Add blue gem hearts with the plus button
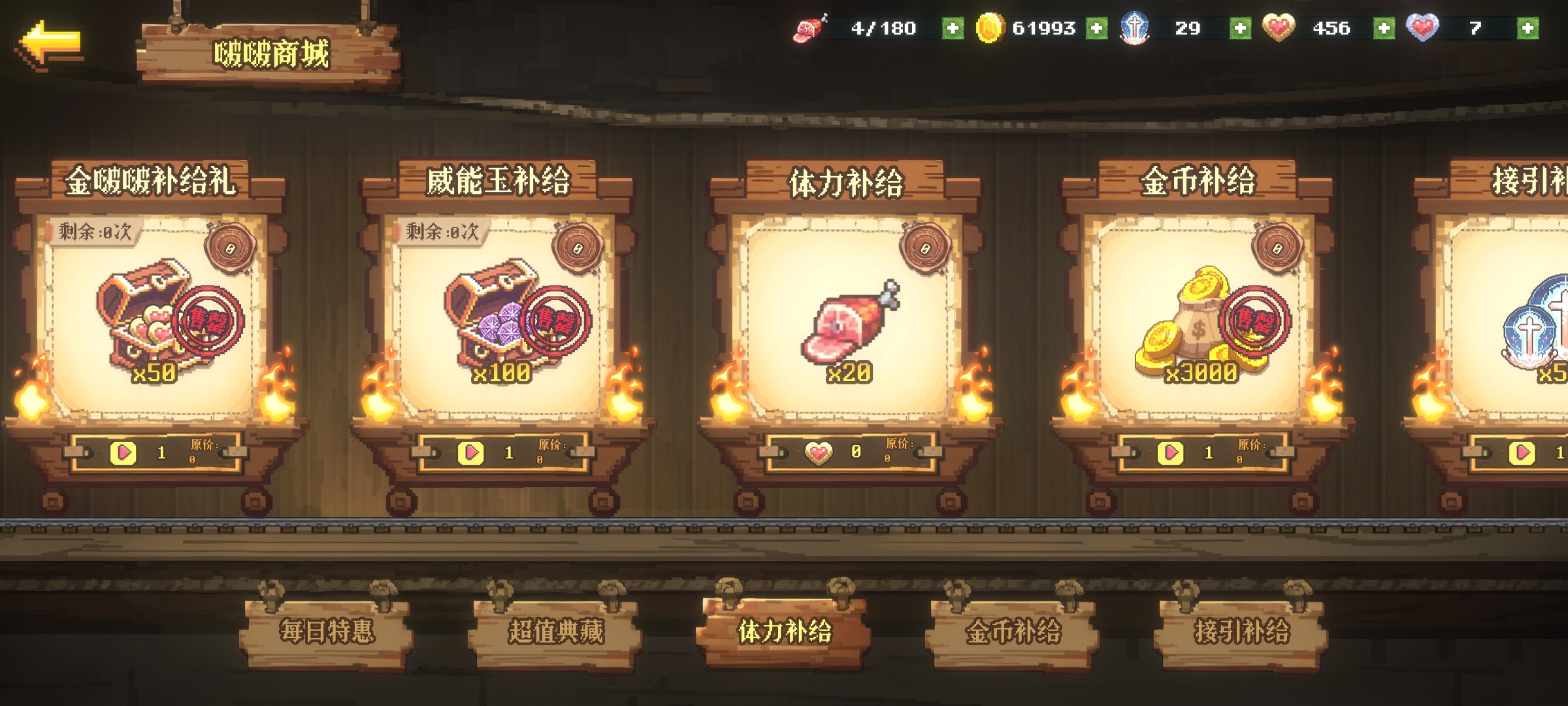 1527,28
